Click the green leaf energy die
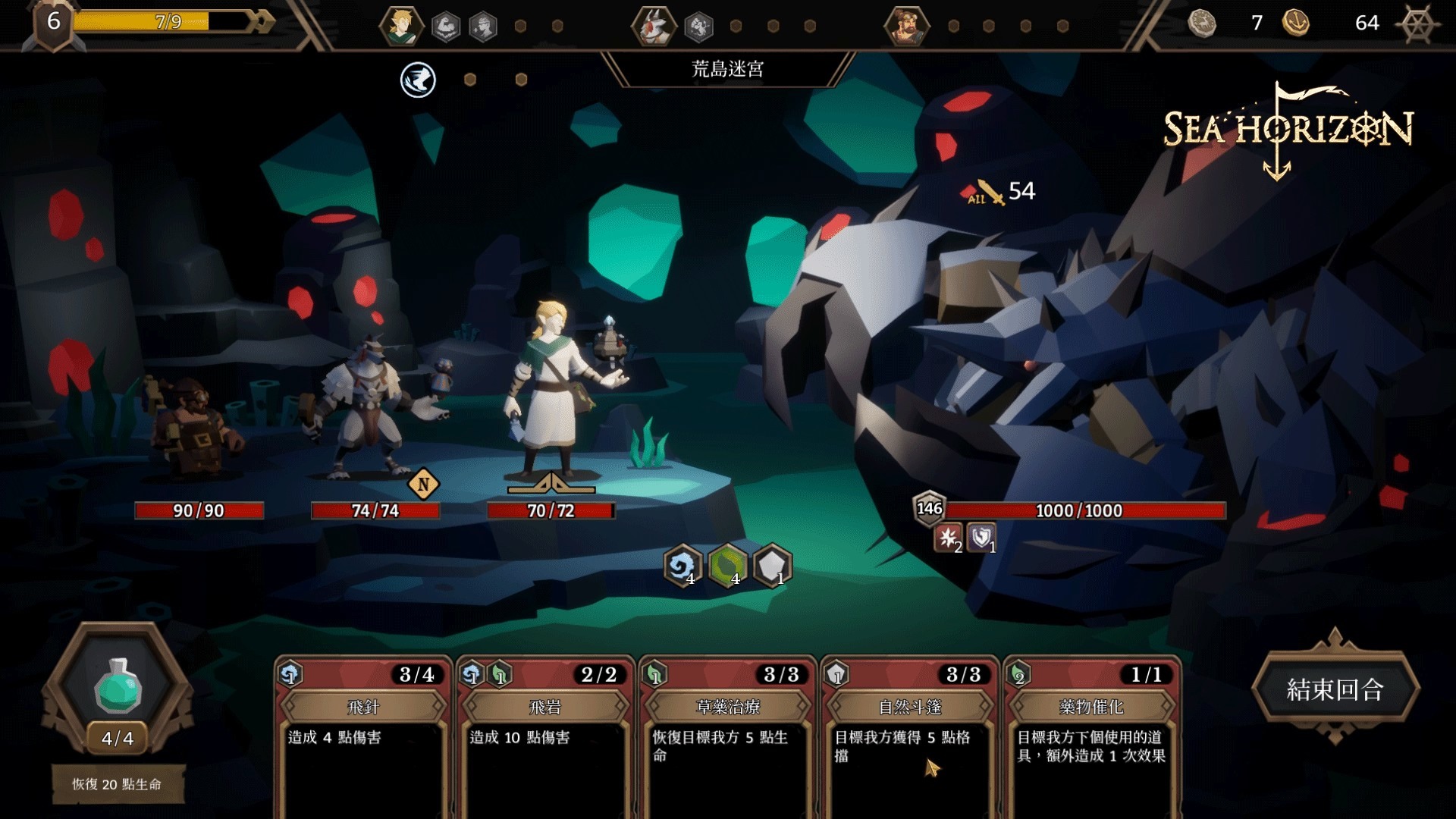Image resolution: width=1456 pixels, height=819 pixels. (727, 566)
